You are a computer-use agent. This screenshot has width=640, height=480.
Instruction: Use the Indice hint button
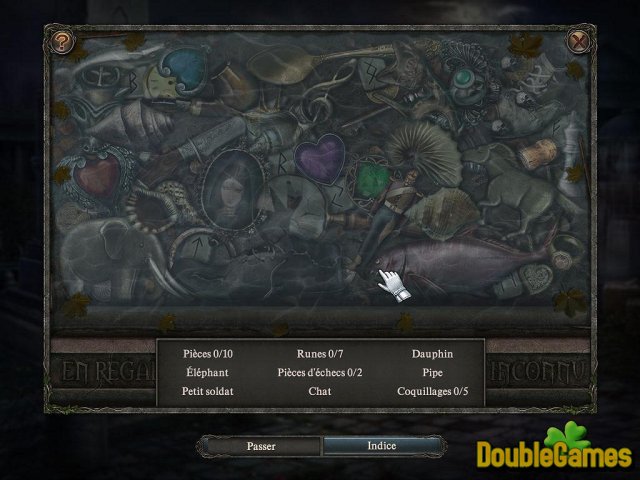click(x=382, y=446)
